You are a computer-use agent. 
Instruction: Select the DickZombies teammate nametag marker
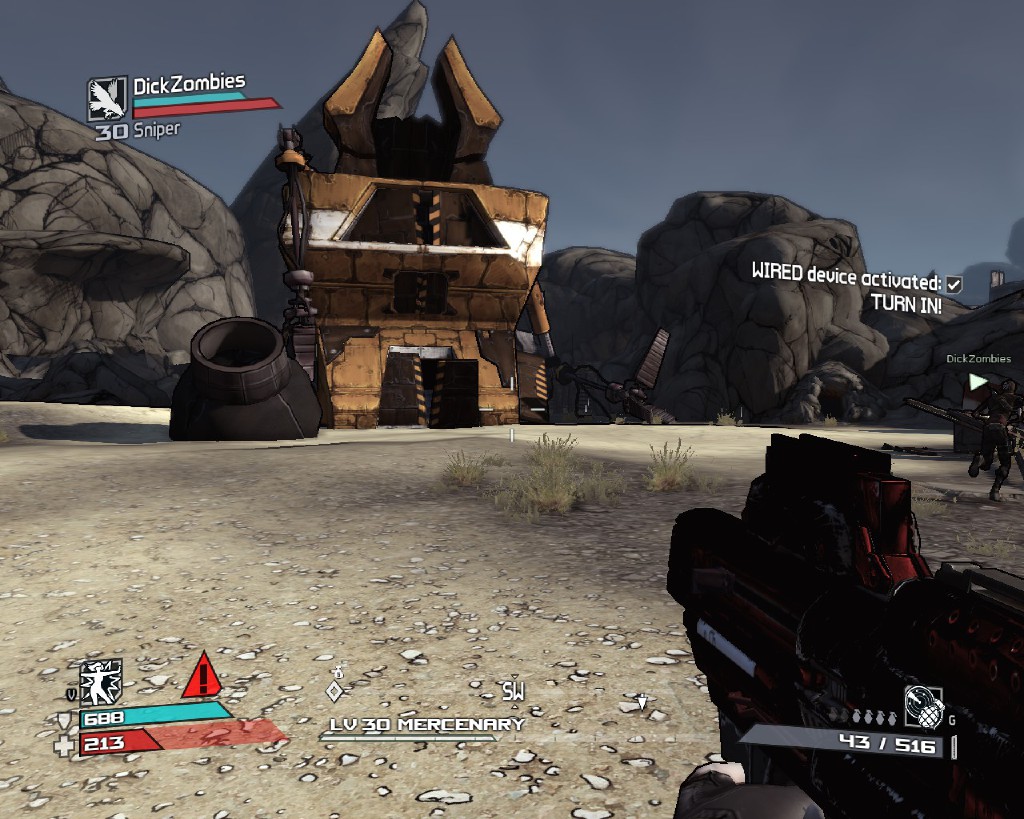pyautogui.click(x=978, y=359)
